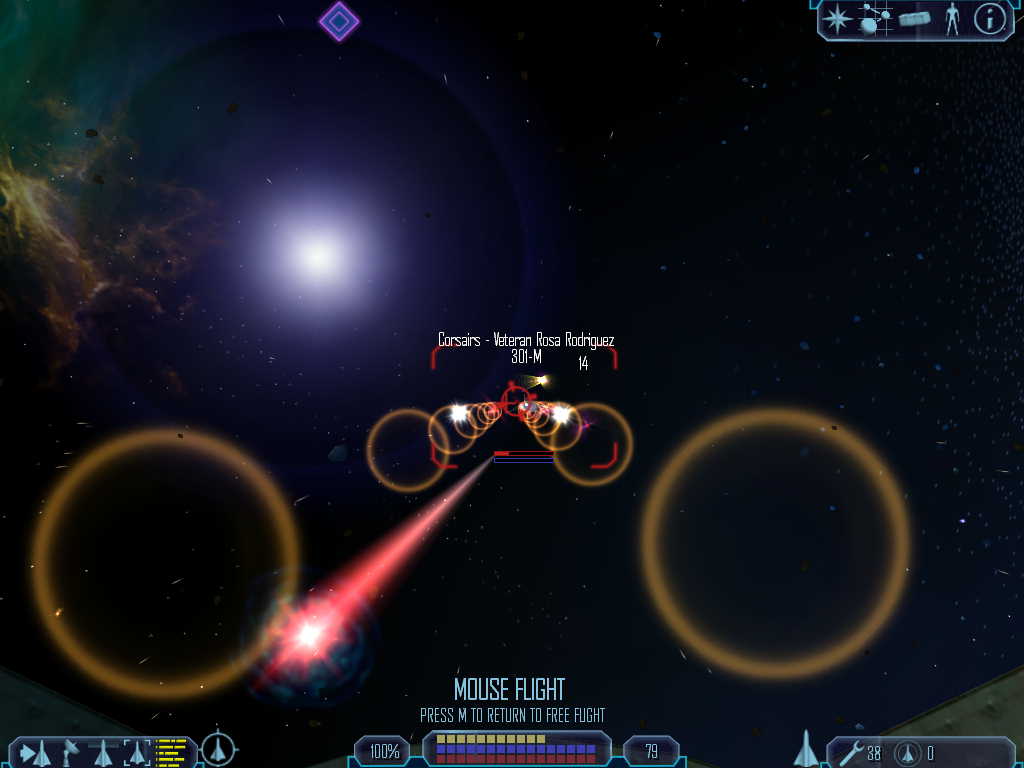Screen dimensions: 1024x768
Task: Click the satellite dish scanner icon
Action: point(72,751)
